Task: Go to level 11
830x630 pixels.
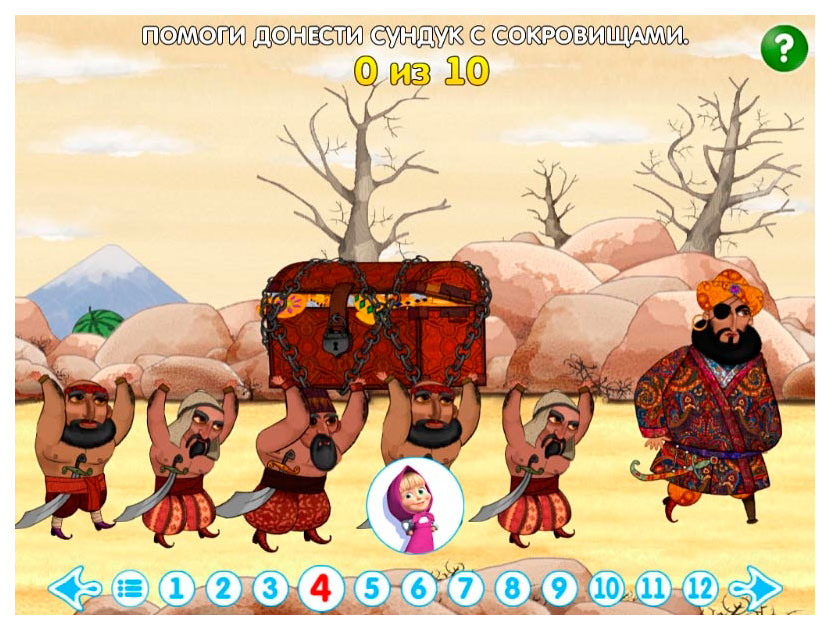Action: (x=653, y=588)
